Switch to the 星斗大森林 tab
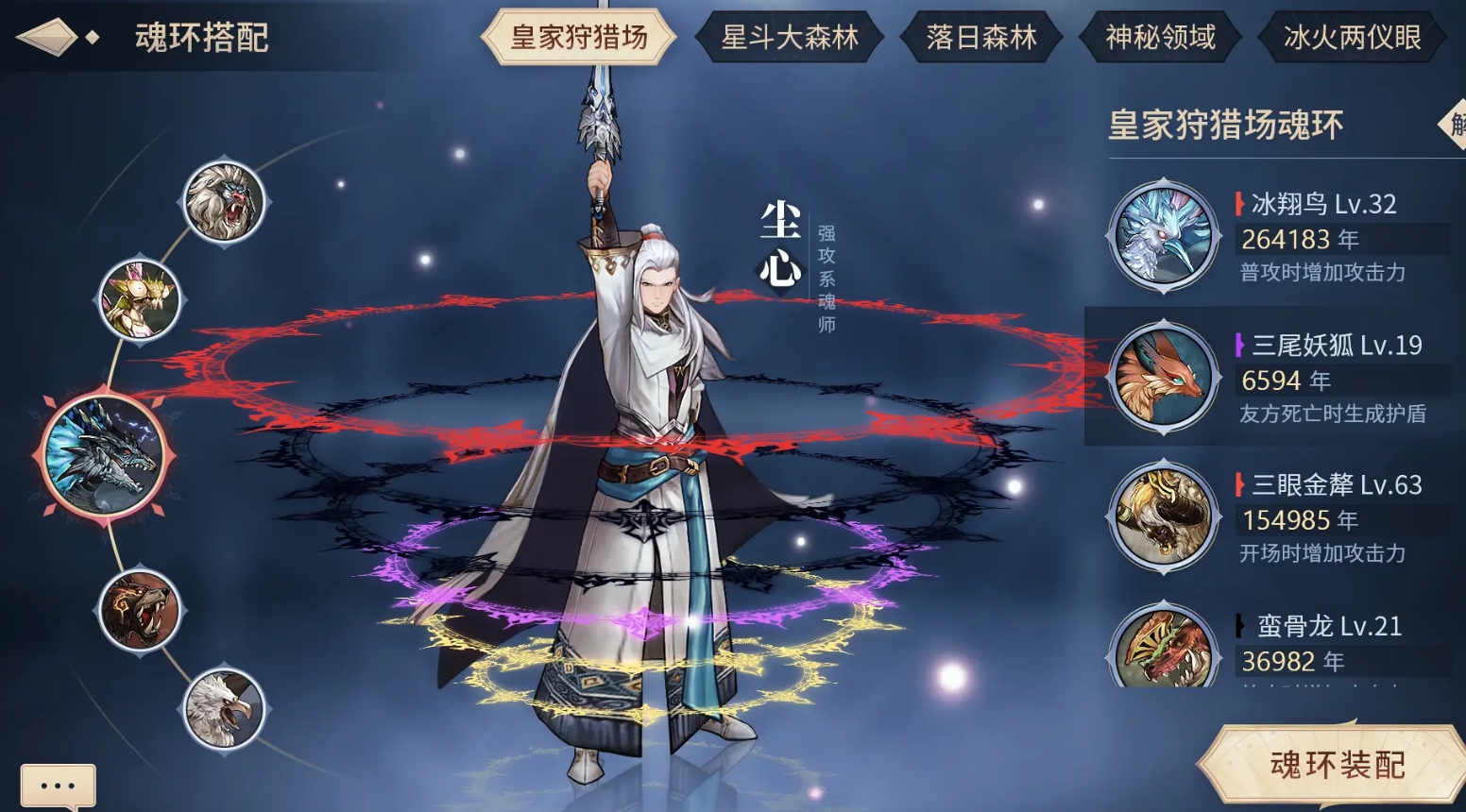The image size is (1466, 812). (x=790, y=38)
